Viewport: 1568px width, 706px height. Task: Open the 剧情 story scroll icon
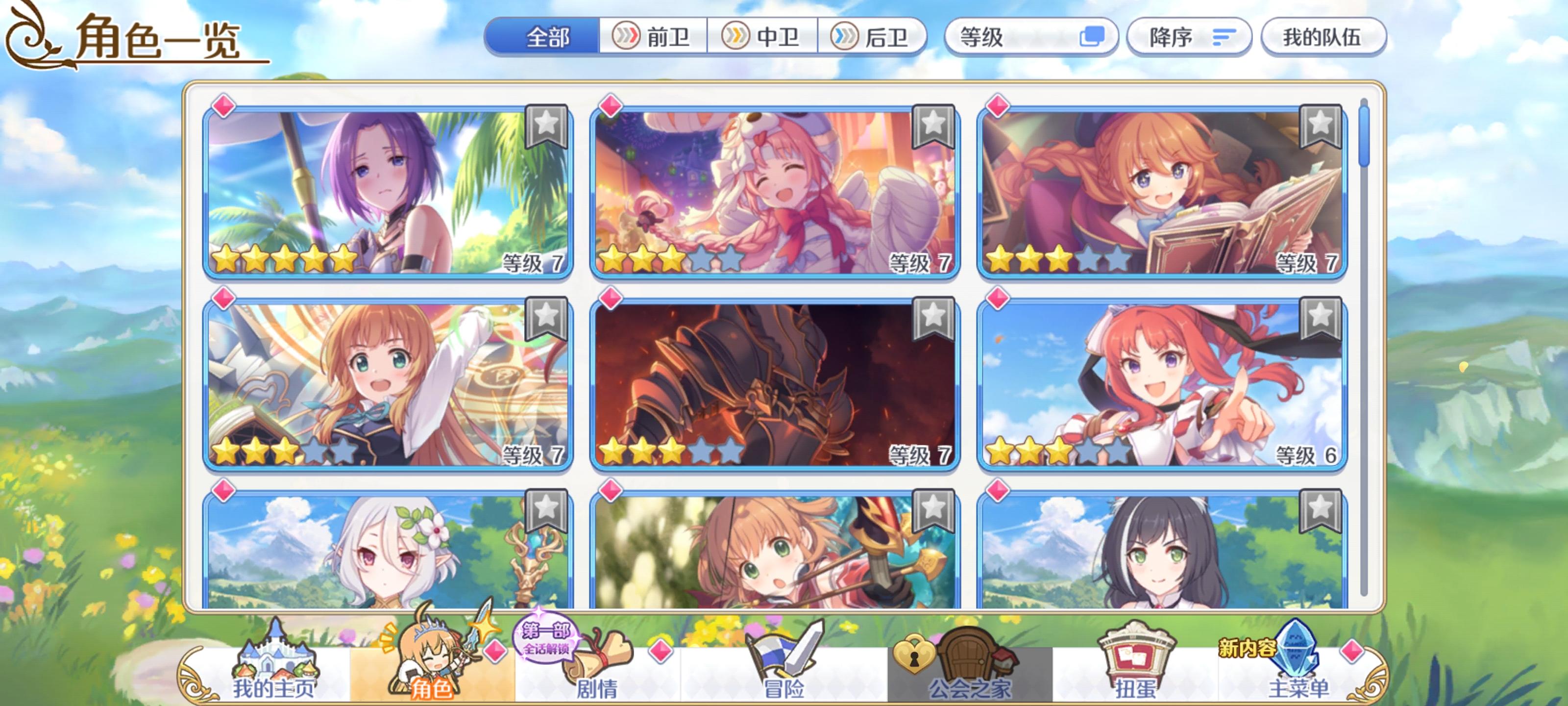[x=593, y=658]
